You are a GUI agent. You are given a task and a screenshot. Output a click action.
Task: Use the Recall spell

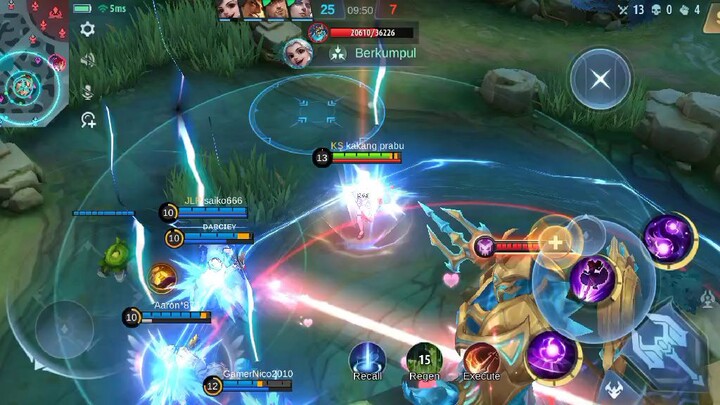(367, 359)
